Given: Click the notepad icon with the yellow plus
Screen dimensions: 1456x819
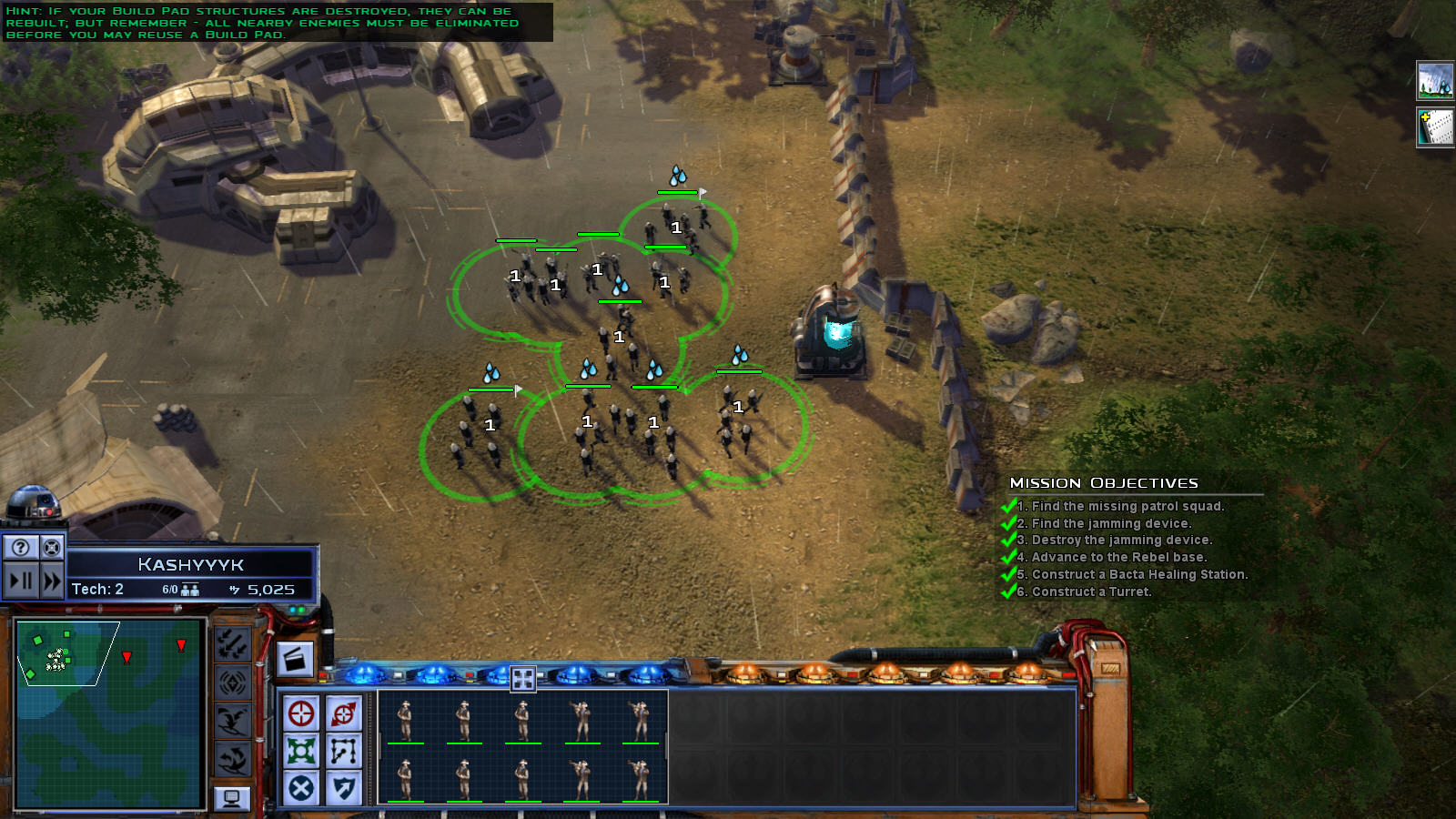Looking at the screenshot, I should (1435, 126).
